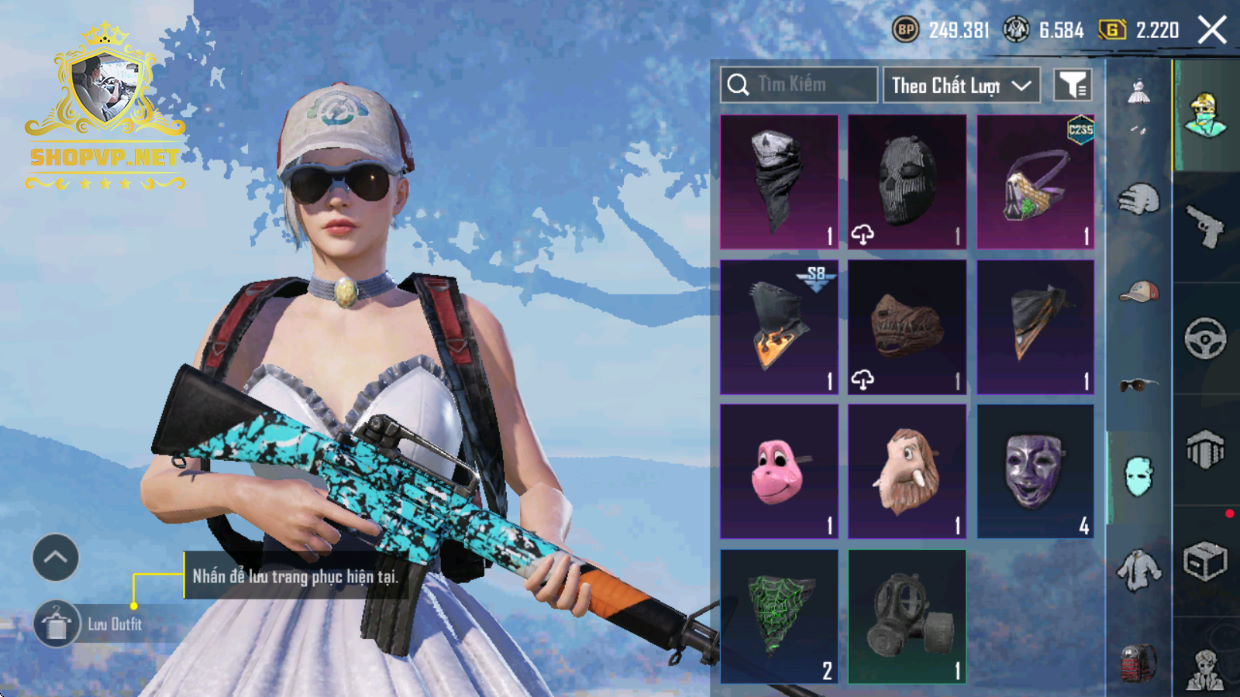The height and width of the screenshot is (697, 1240).
Task: Switch to the baseball cap category
Action: click(x=1139, y=292)
